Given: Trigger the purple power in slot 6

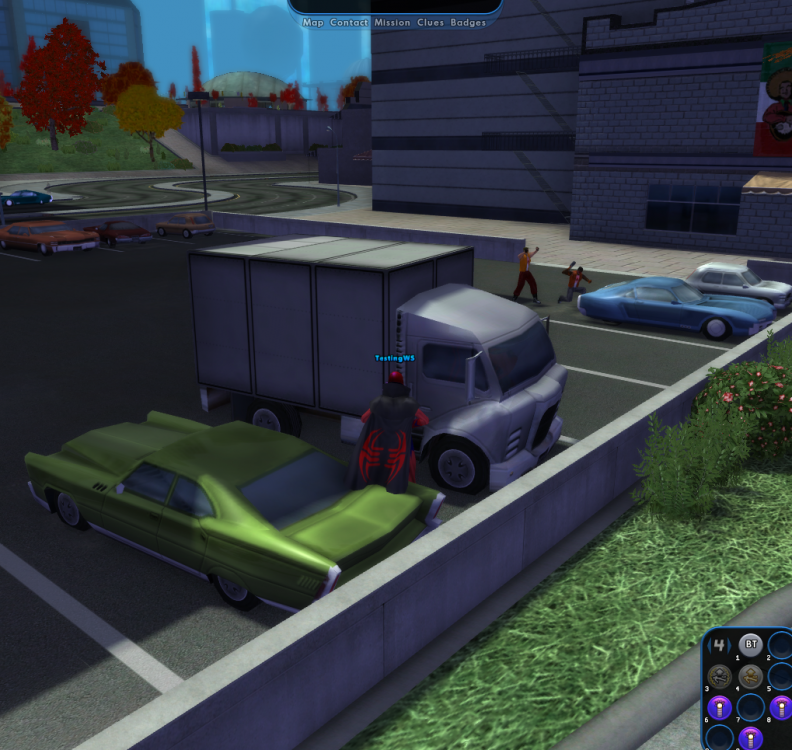Looking at the screenshot, I should click(720, 708).
